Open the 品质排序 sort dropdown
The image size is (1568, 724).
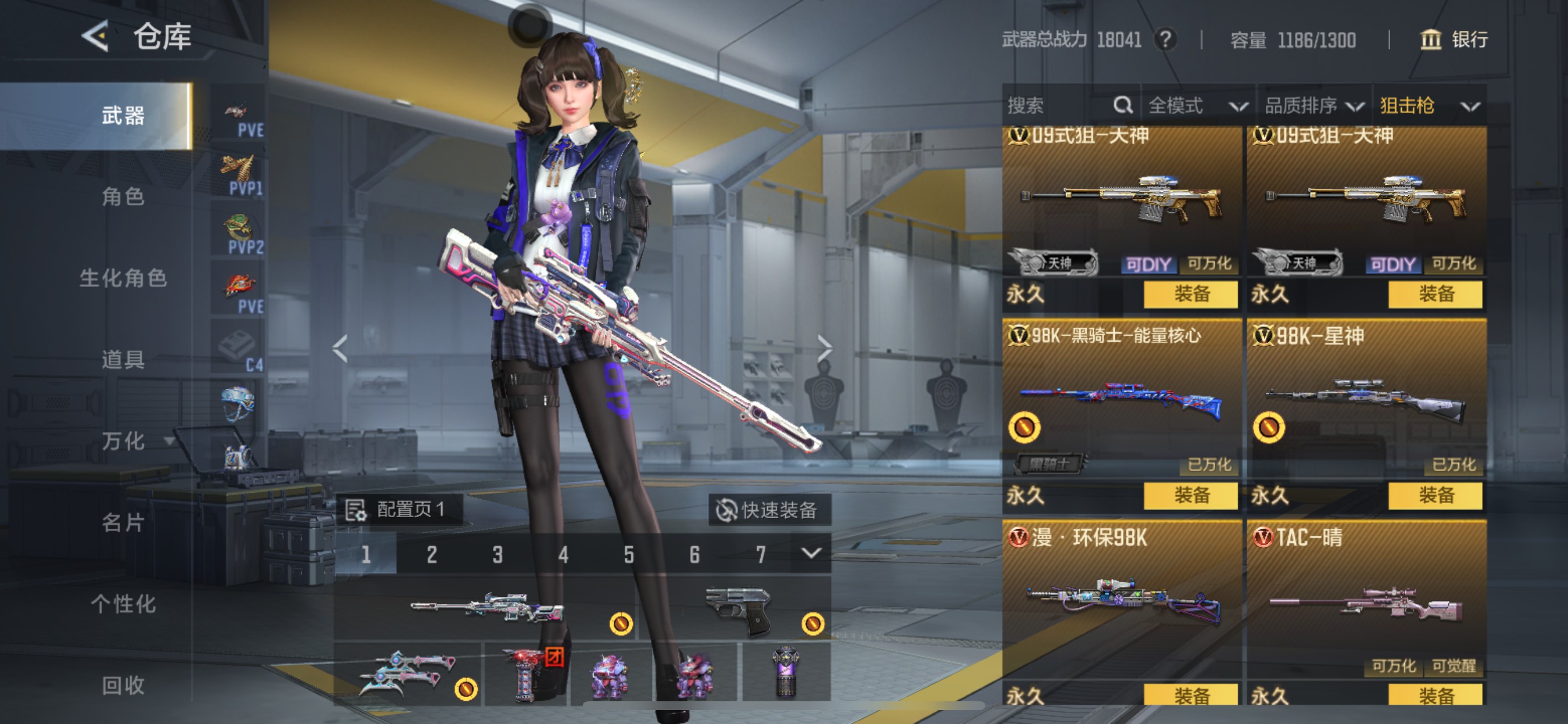(x=1314, y=106)
